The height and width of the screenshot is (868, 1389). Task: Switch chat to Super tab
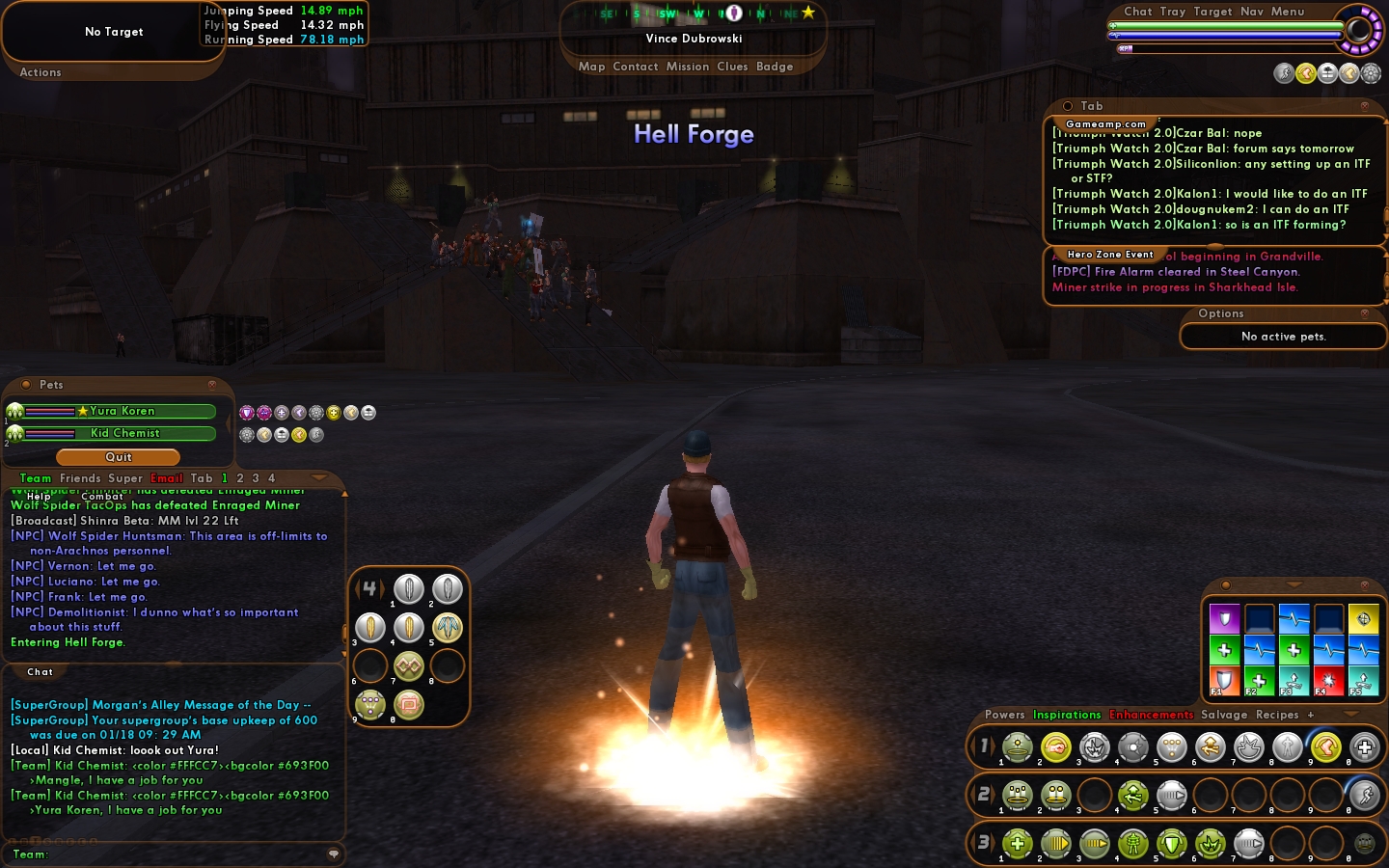point(124,478)
